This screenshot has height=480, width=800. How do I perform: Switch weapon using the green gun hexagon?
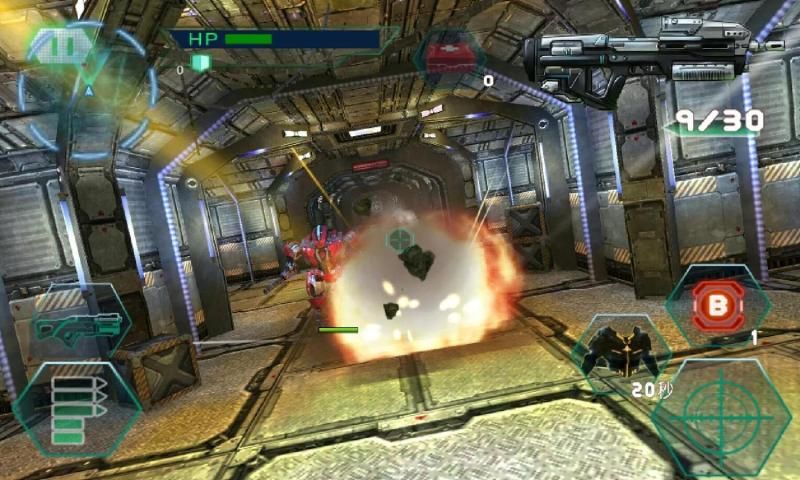78,325
